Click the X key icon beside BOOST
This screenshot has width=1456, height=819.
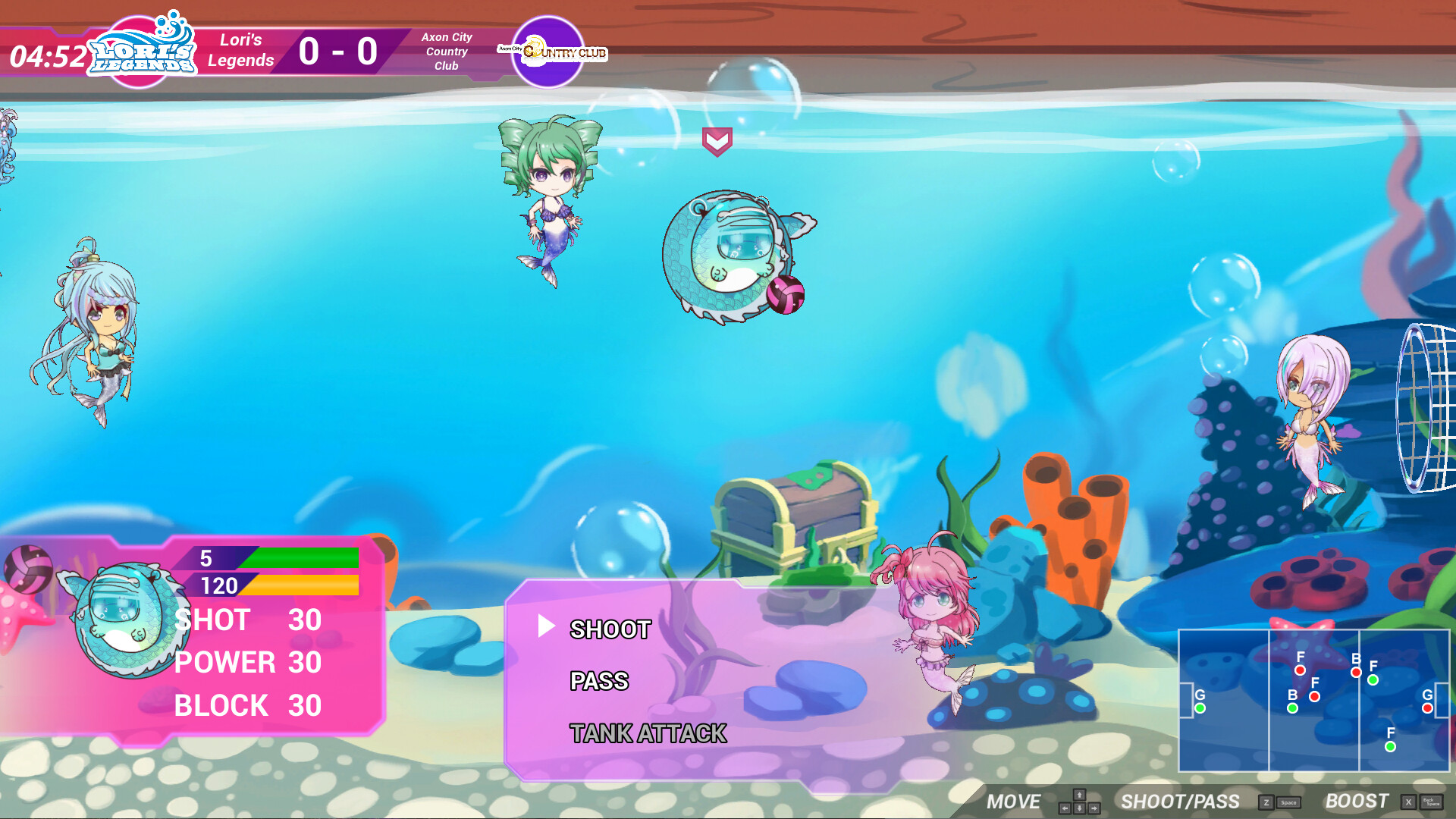click(x=1408, y=802)
